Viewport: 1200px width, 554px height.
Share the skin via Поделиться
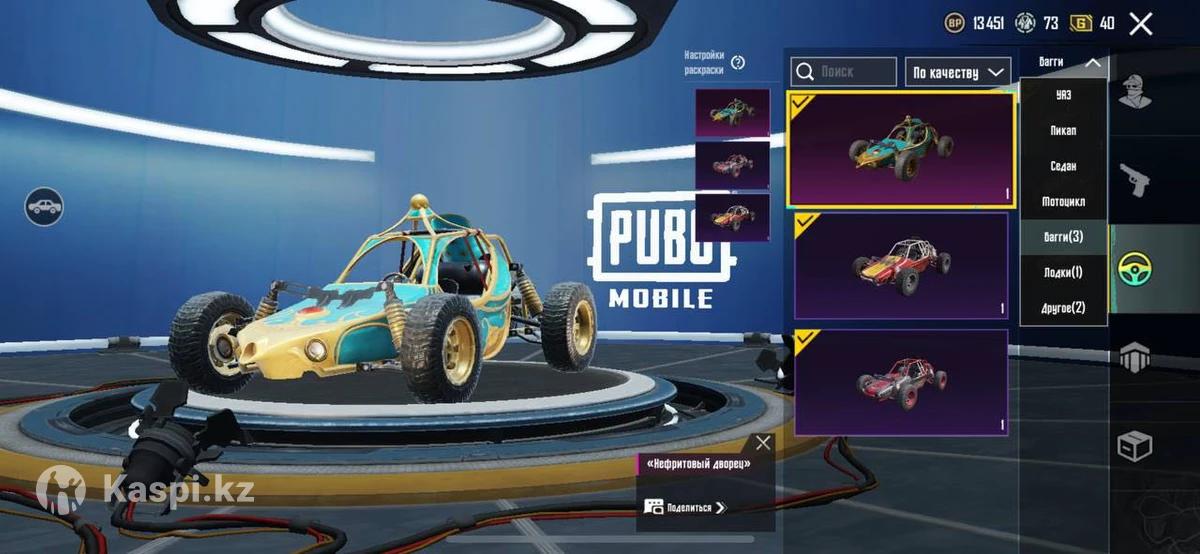click(687, 507)
